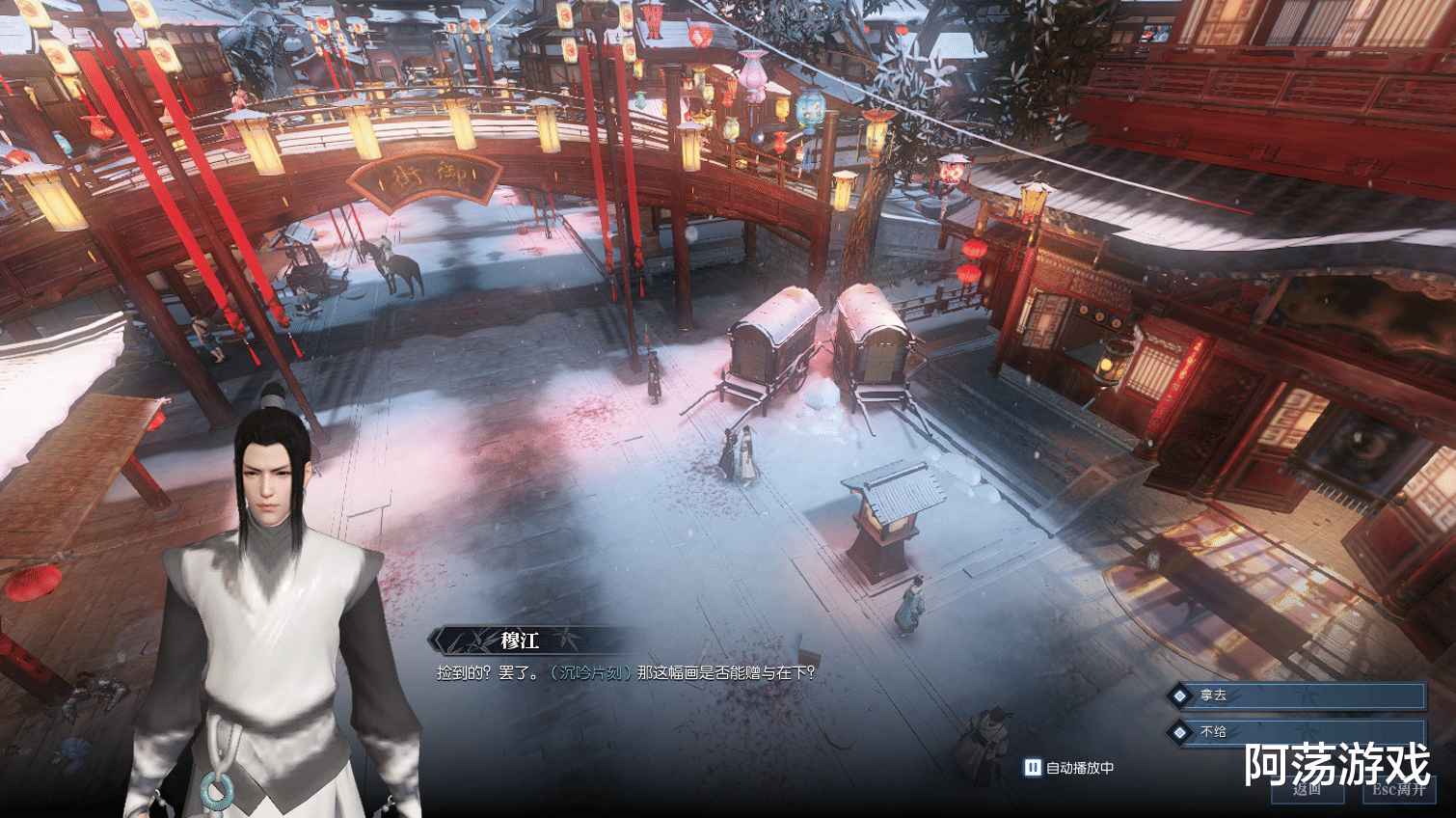Pause the 自动播放中 auto-play
The width and height of the screenshot is (1456, 818).
[1033, 768]
